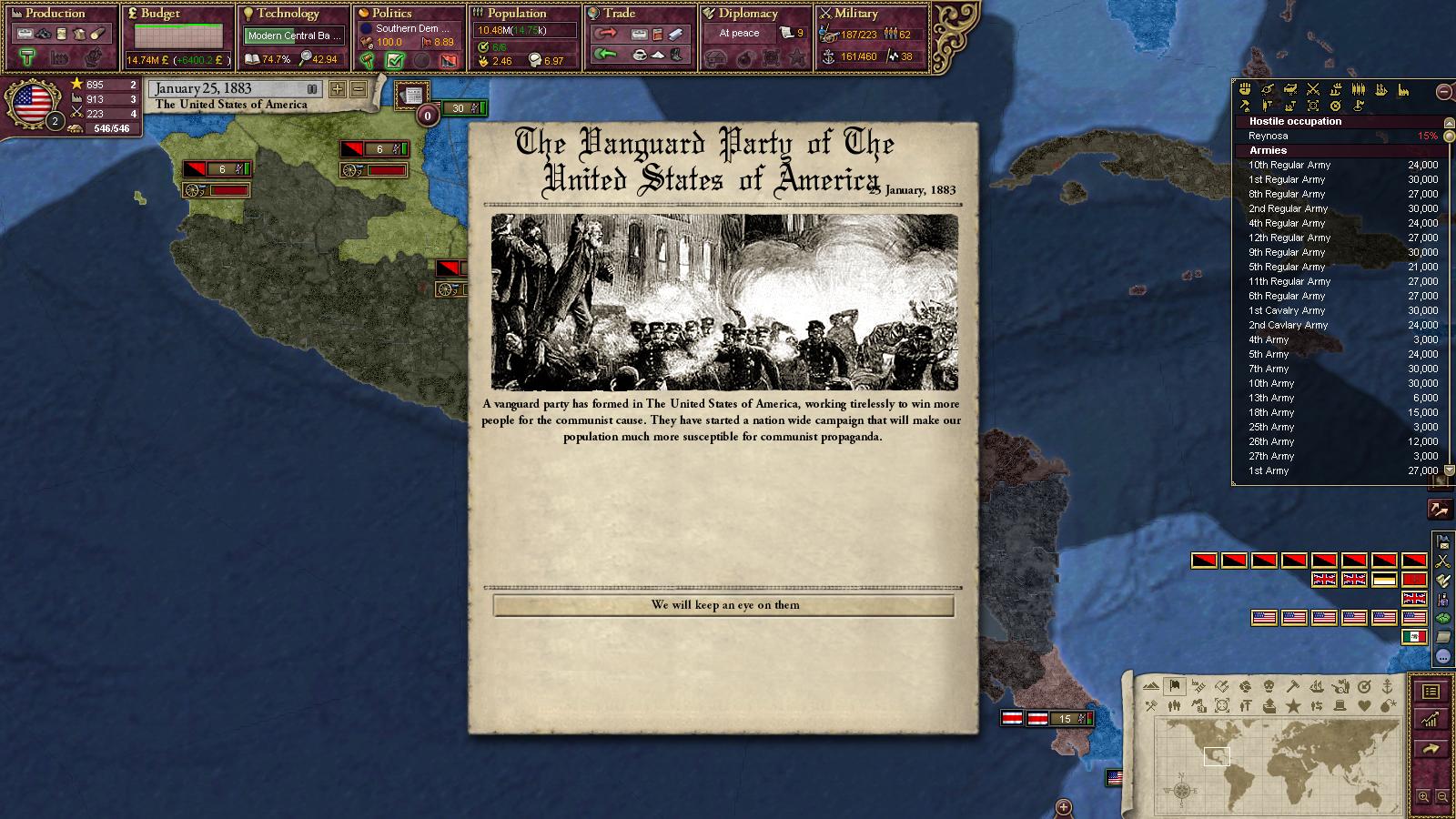The height and width of the screenshot is (819, 1456).
Task: Select the 27th Army in the list
Action: pos(1270,457)
